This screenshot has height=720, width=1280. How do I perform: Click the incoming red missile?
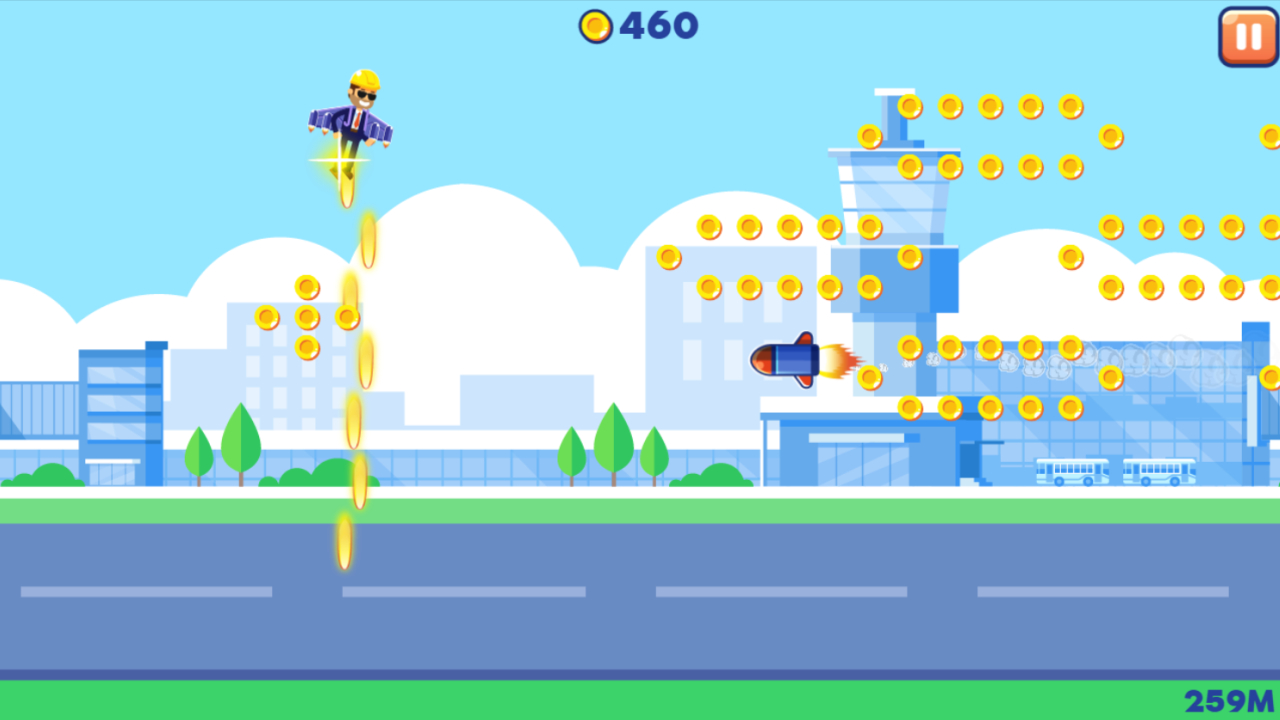click(788, 362)
